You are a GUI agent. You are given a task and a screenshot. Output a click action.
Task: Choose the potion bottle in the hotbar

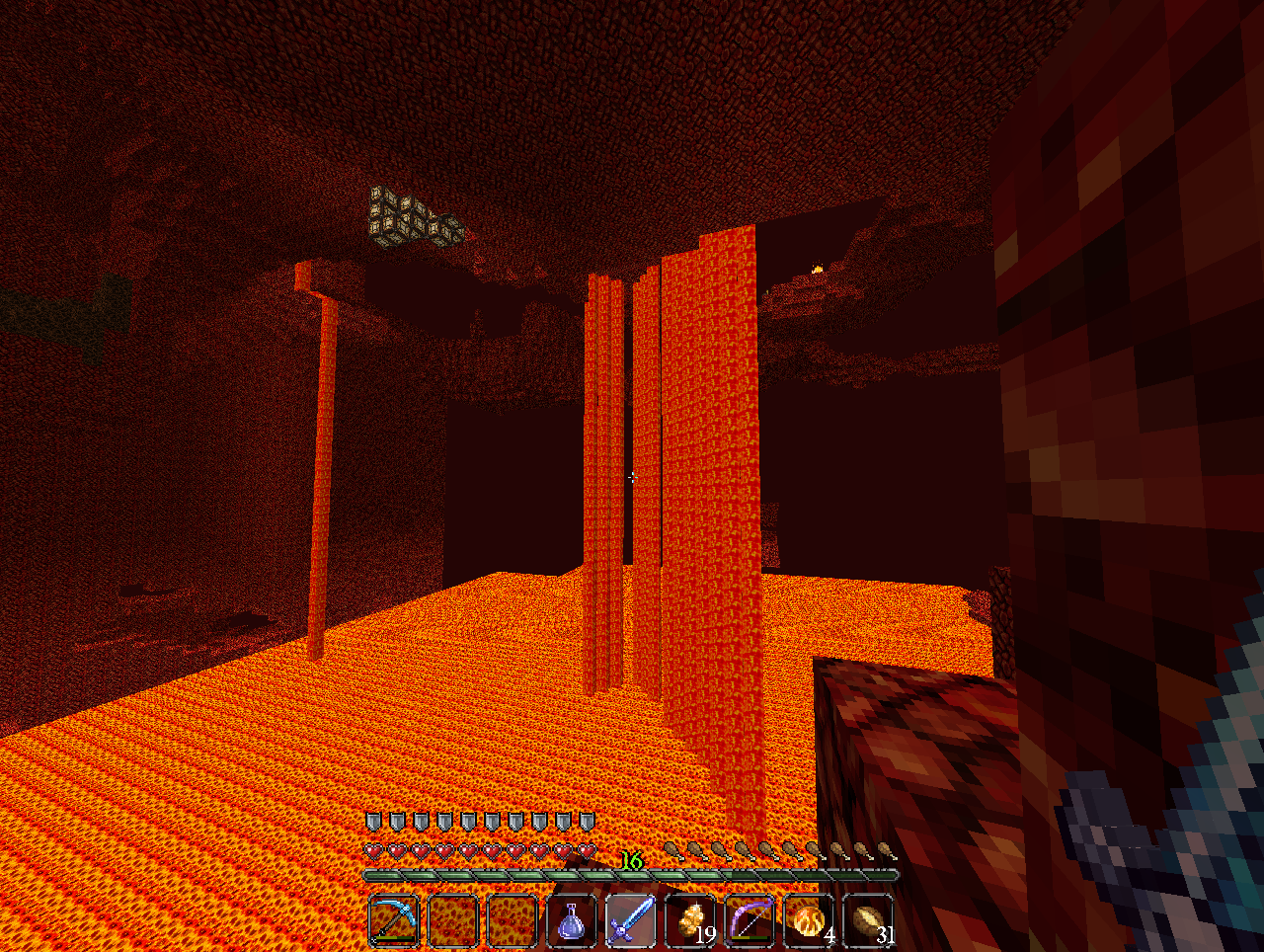click(572, 920)
